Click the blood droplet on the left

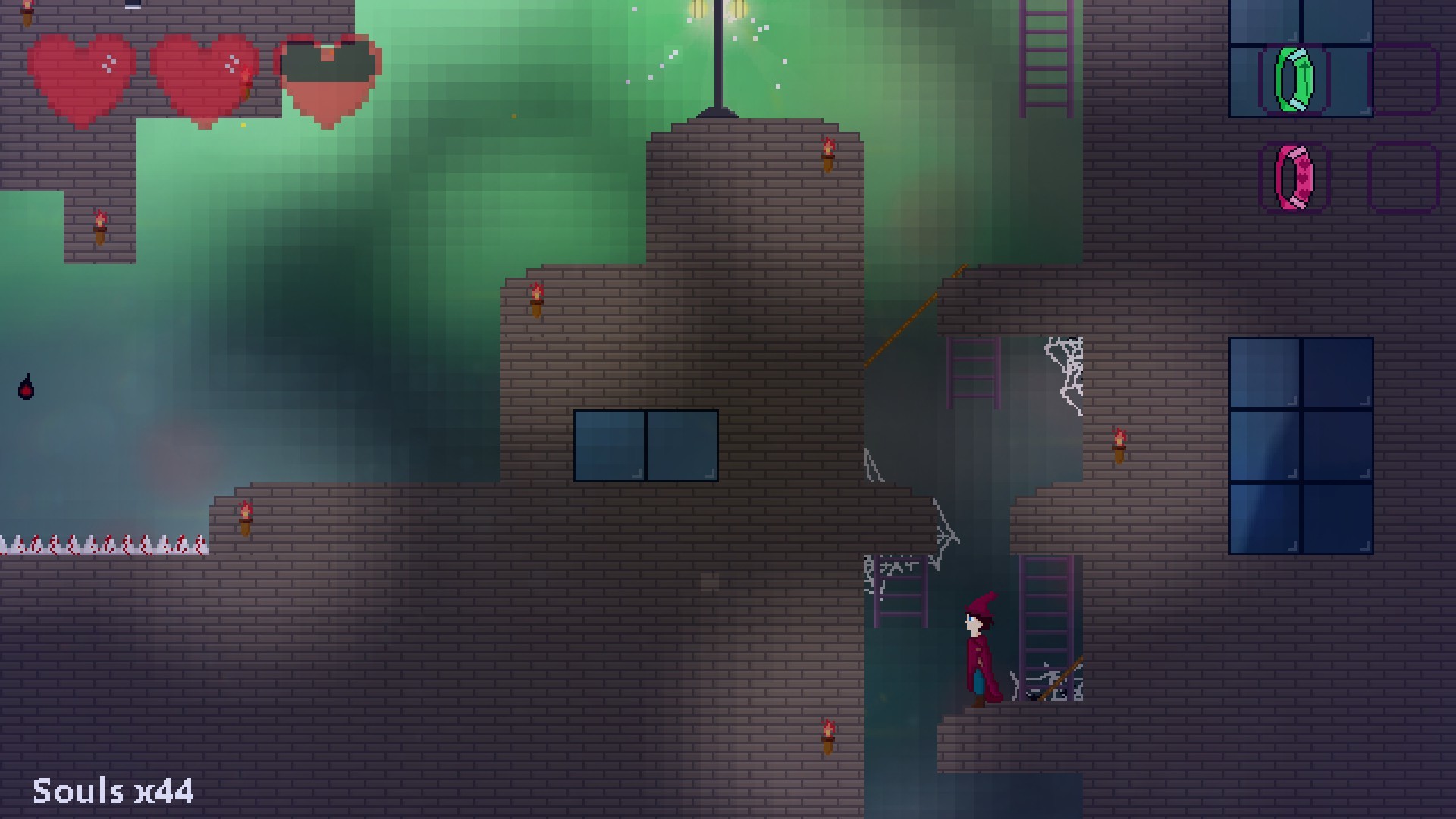[27, 388]
